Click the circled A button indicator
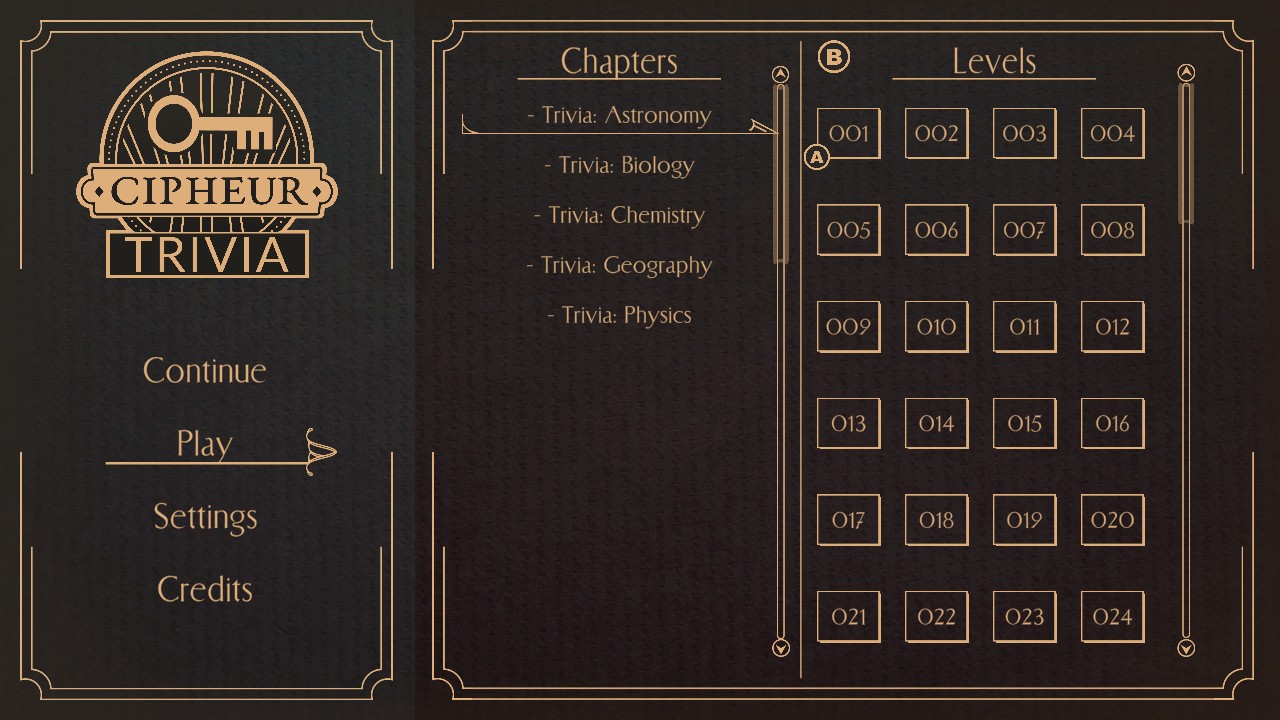 (x=816, y=158)
